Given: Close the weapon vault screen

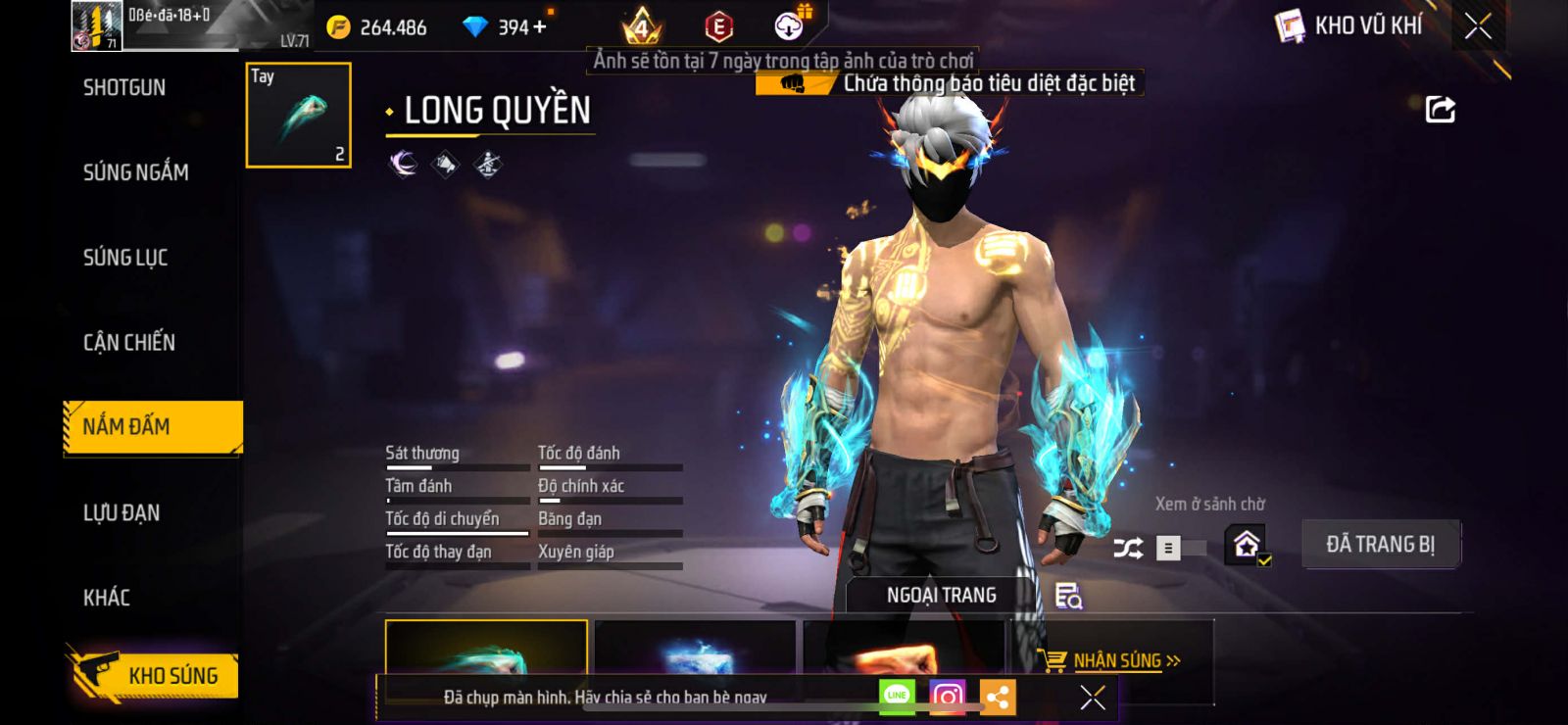Looking at the screenshot, I should coord(1478,26).
